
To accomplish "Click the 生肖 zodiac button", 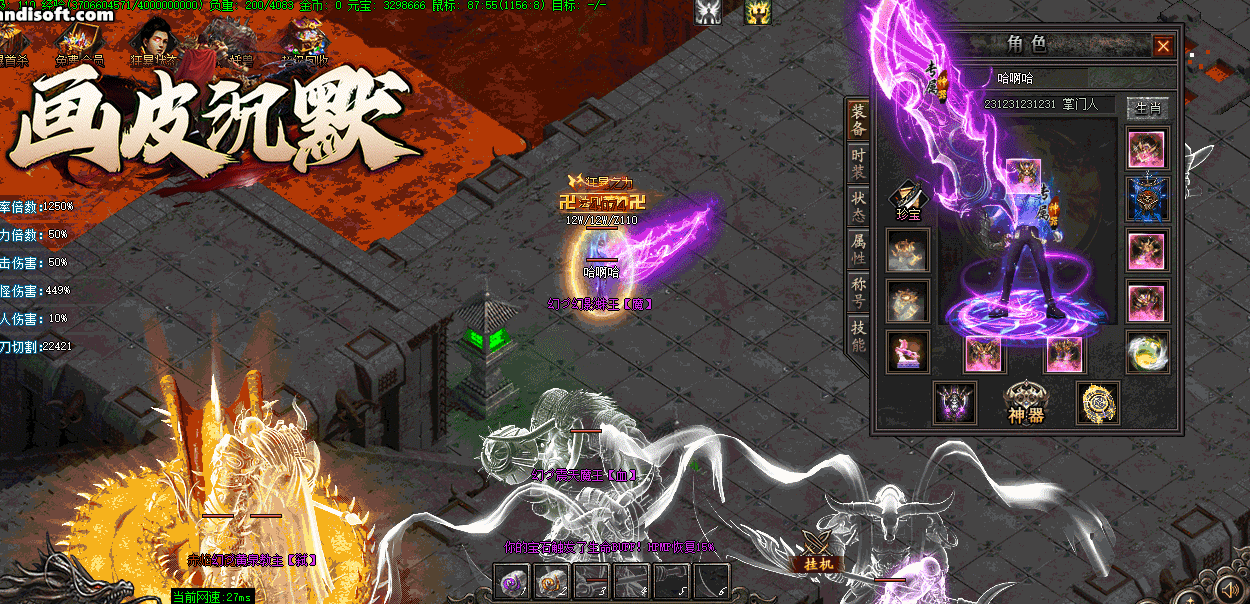I will click(1147, 107).
